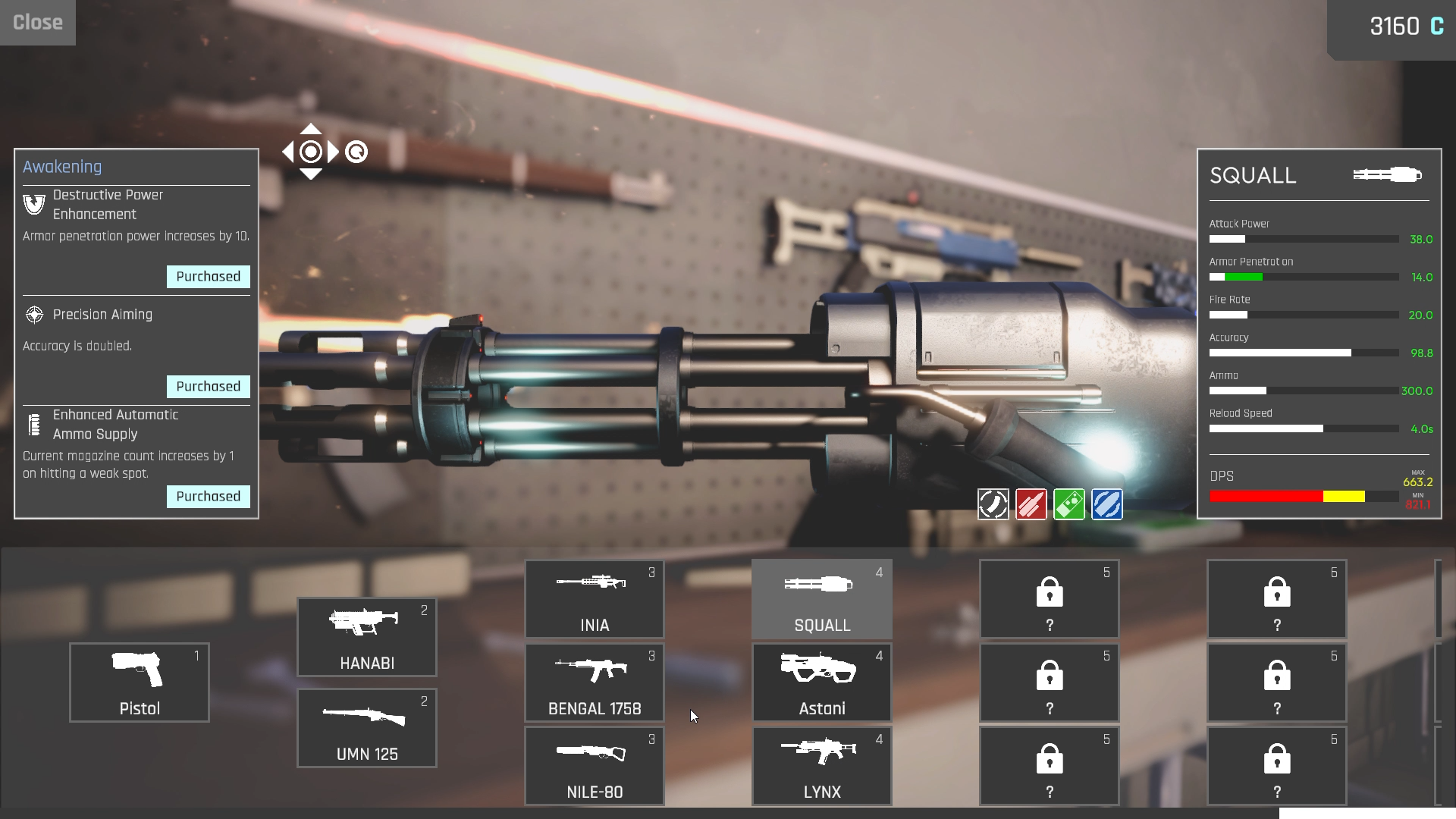1456x819 pixels.
Task: Click the blue shield perk icon
Action: [1107, 504]
